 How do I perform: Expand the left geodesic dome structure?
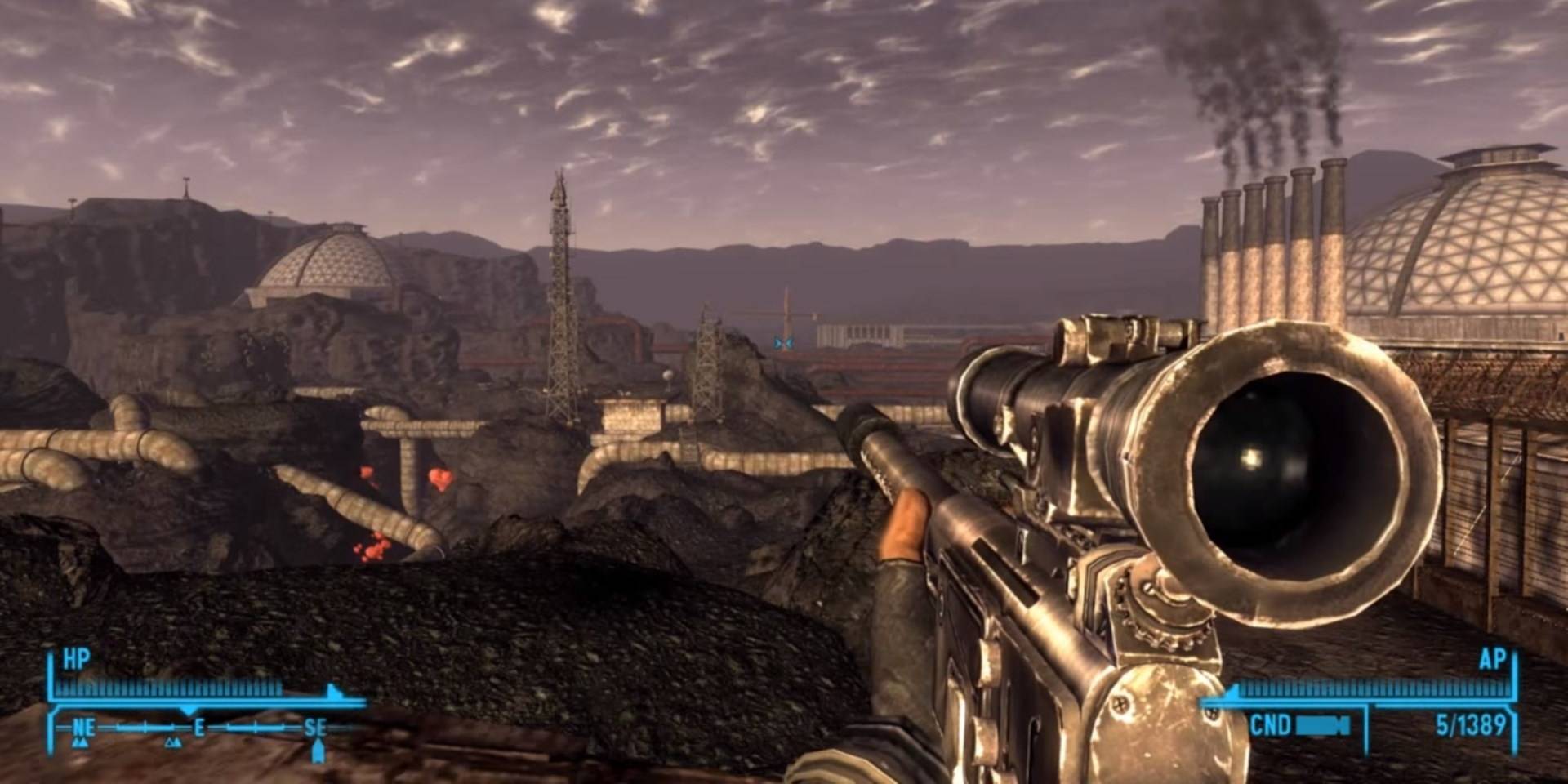point(327,261)
